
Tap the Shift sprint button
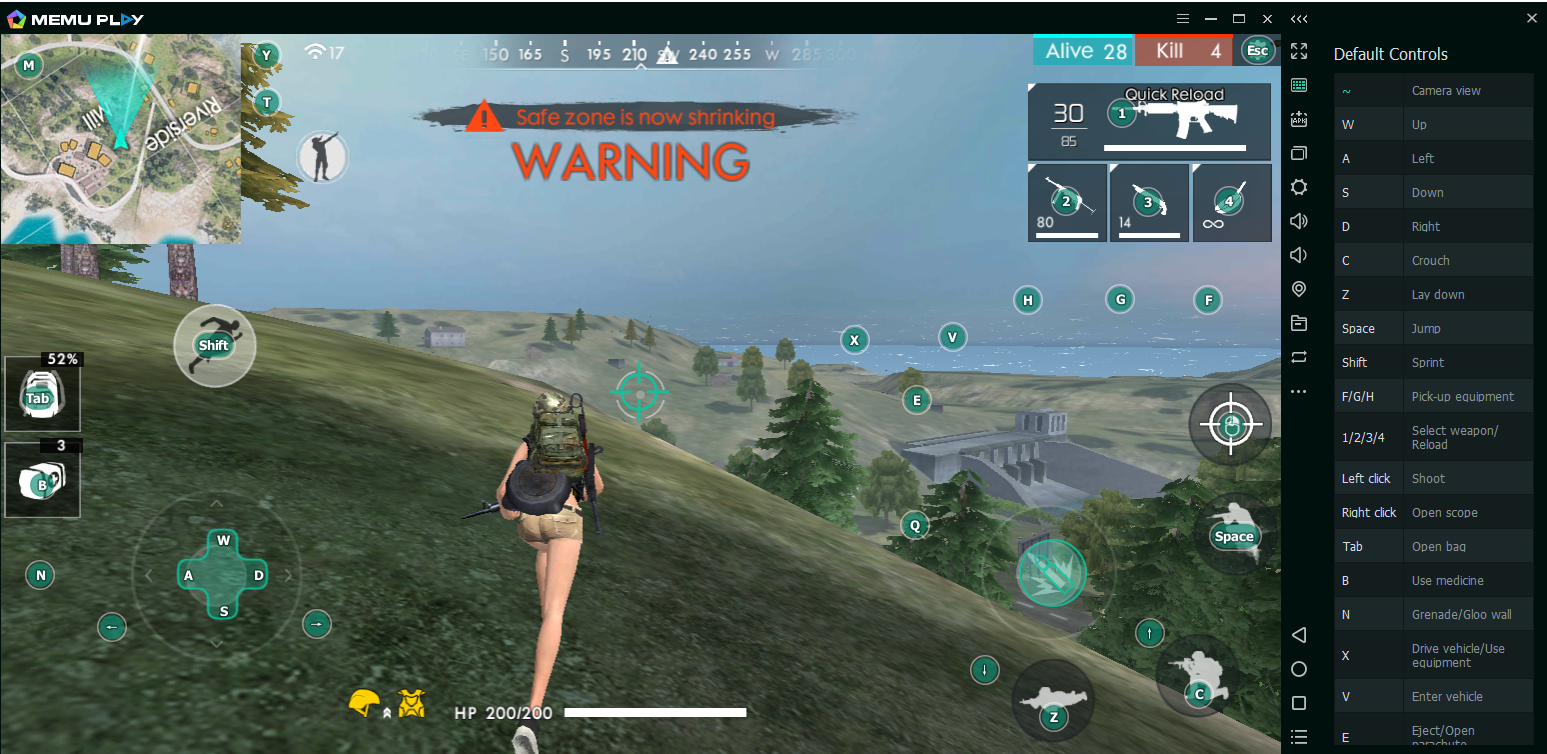[214, 345]
